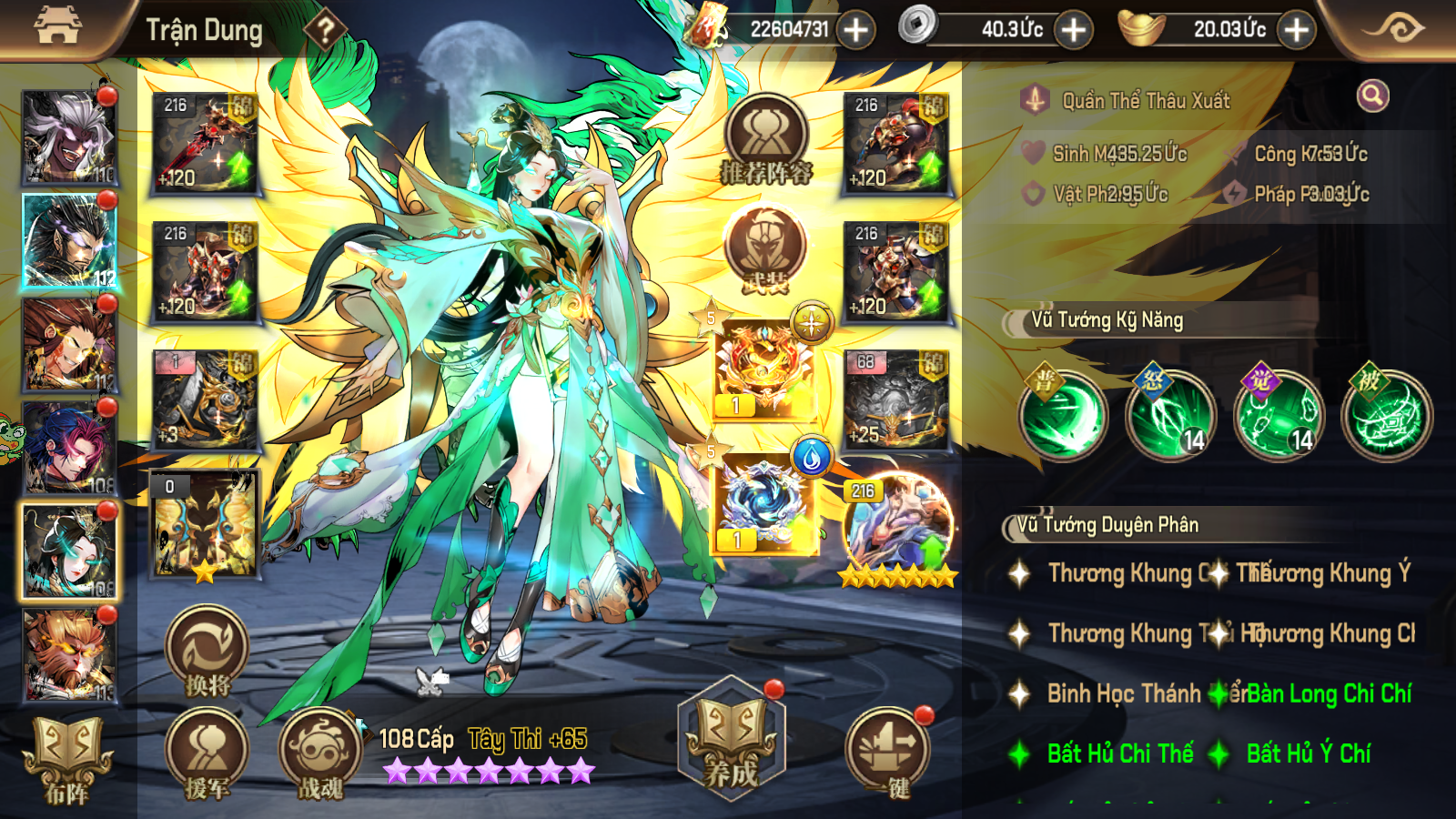
Task: Open the magnifier stat details button
Action: 1372,96
